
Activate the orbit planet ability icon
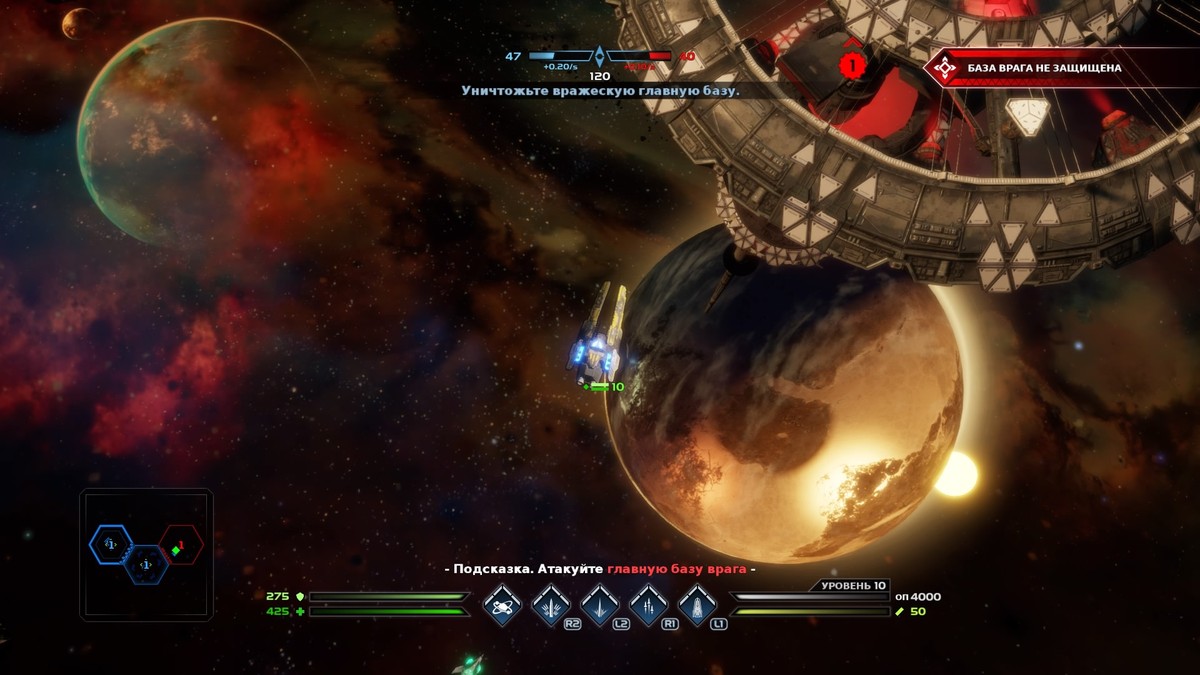(502, 605)
